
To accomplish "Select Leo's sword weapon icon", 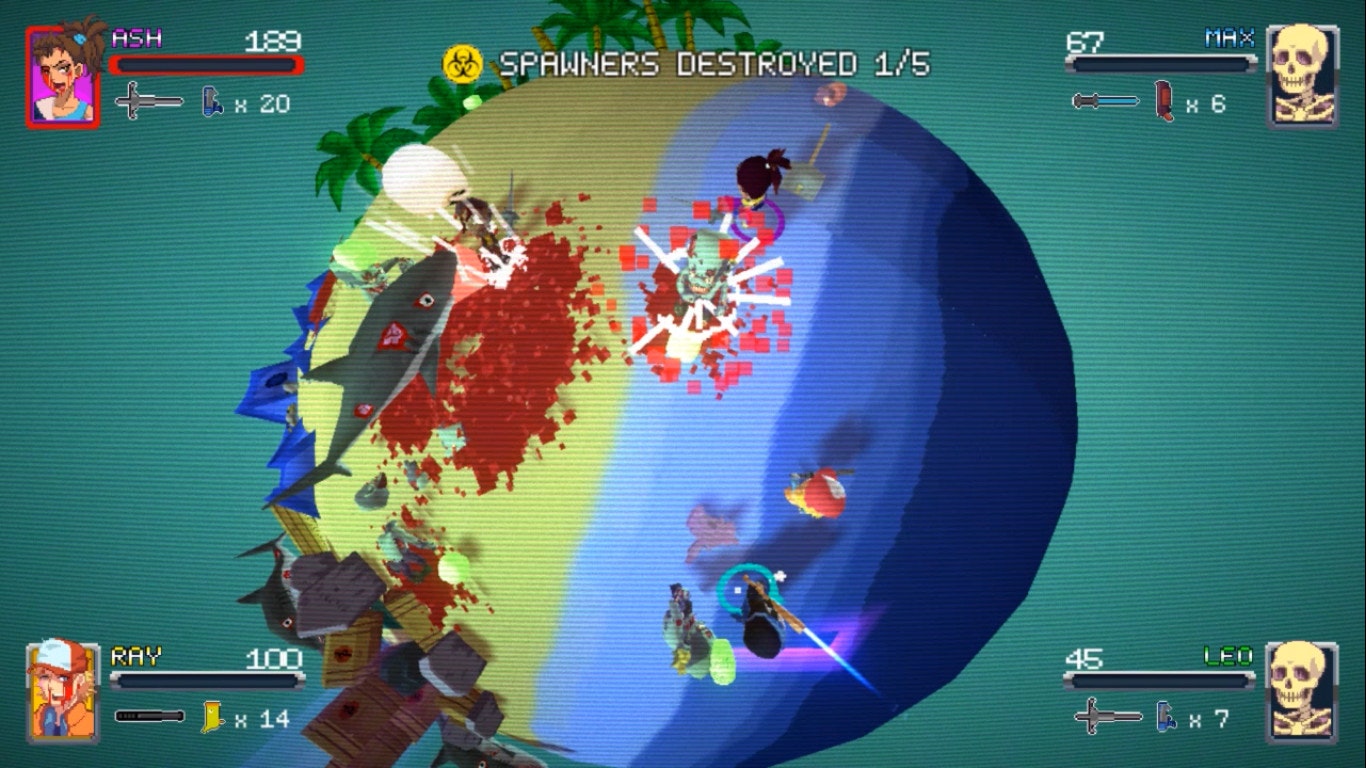I will point(1107,716).
